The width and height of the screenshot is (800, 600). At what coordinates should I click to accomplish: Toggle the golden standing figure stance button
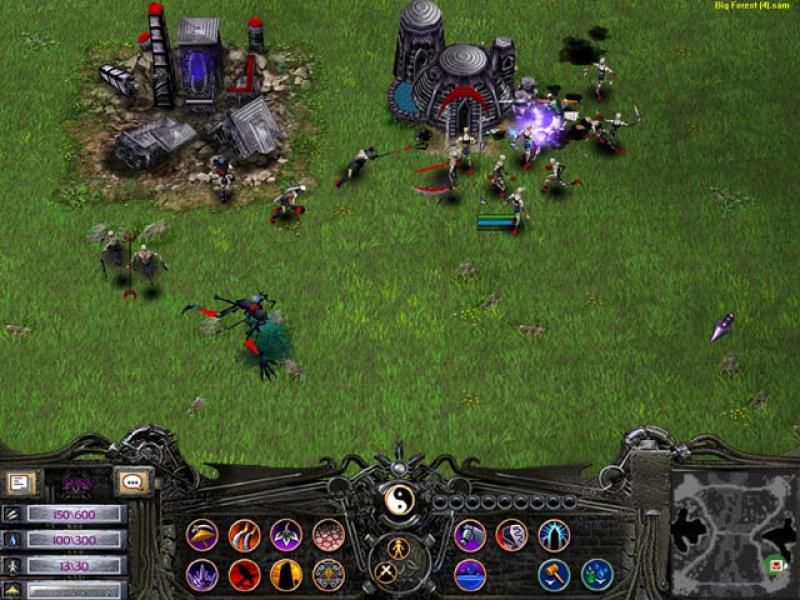click(399, 548)
